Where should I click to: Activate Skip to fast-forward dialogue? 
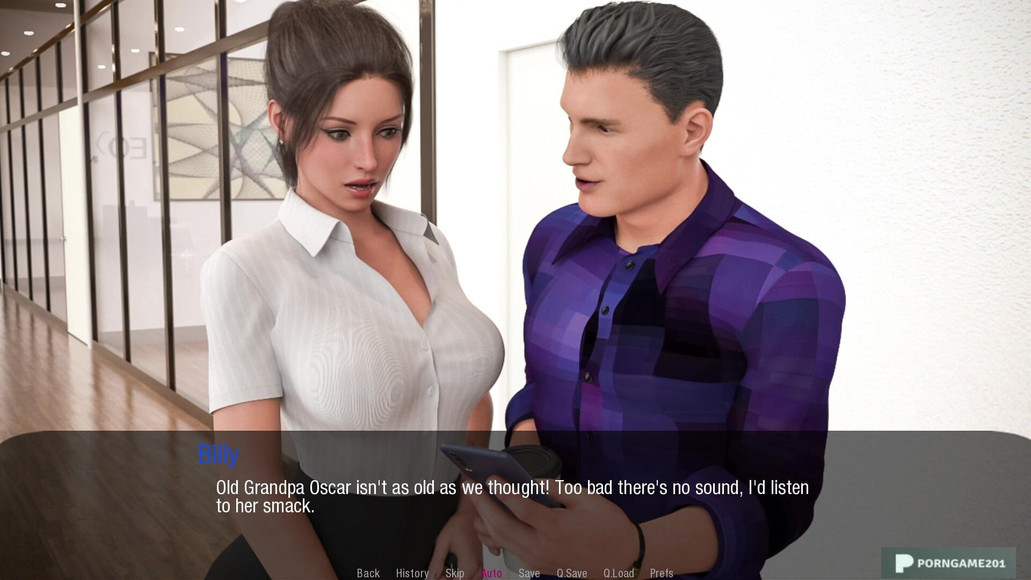click(455, 573)
